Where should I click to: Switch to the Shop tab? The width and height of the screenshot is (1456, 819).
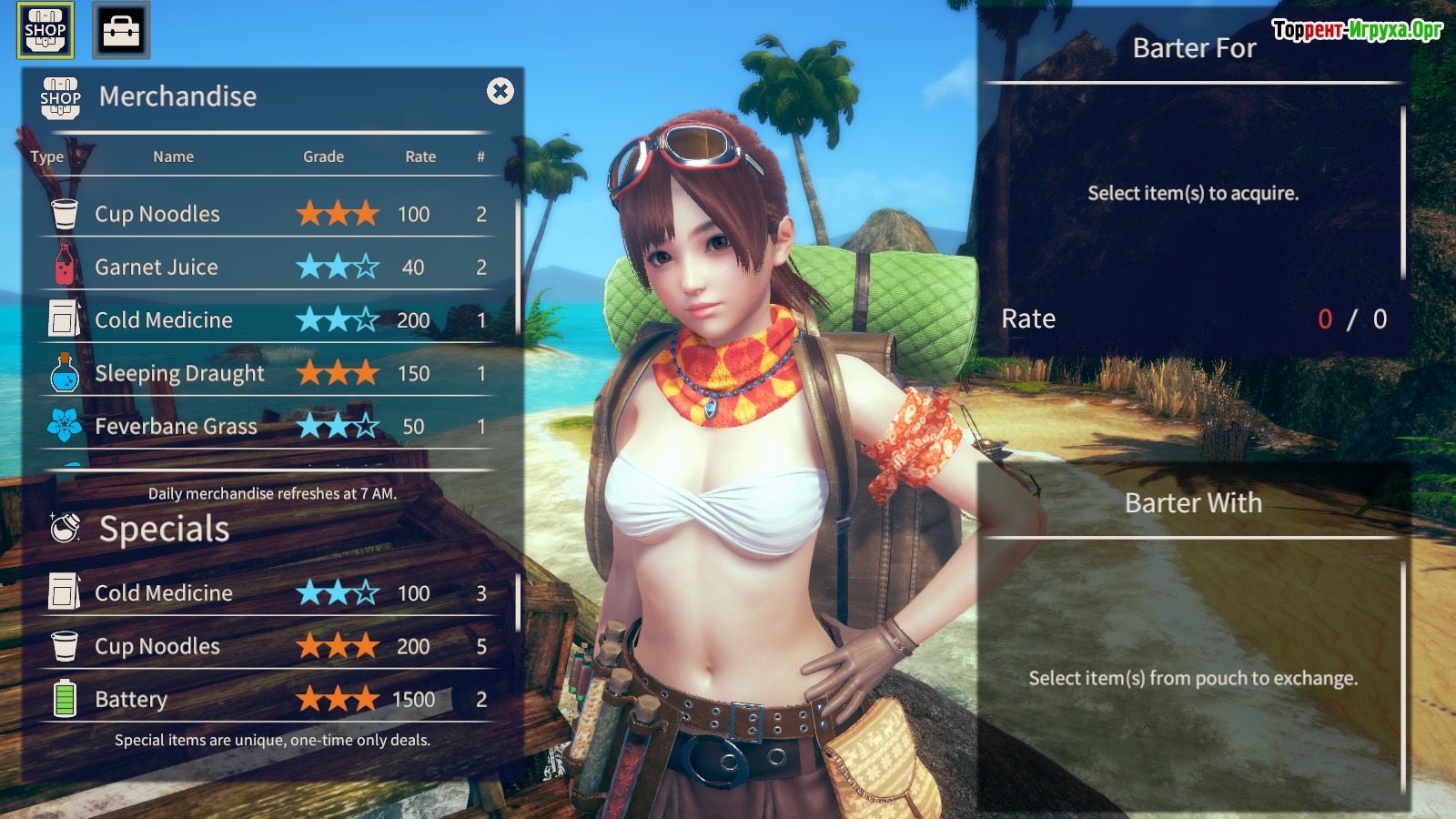[x=45, y=30]
